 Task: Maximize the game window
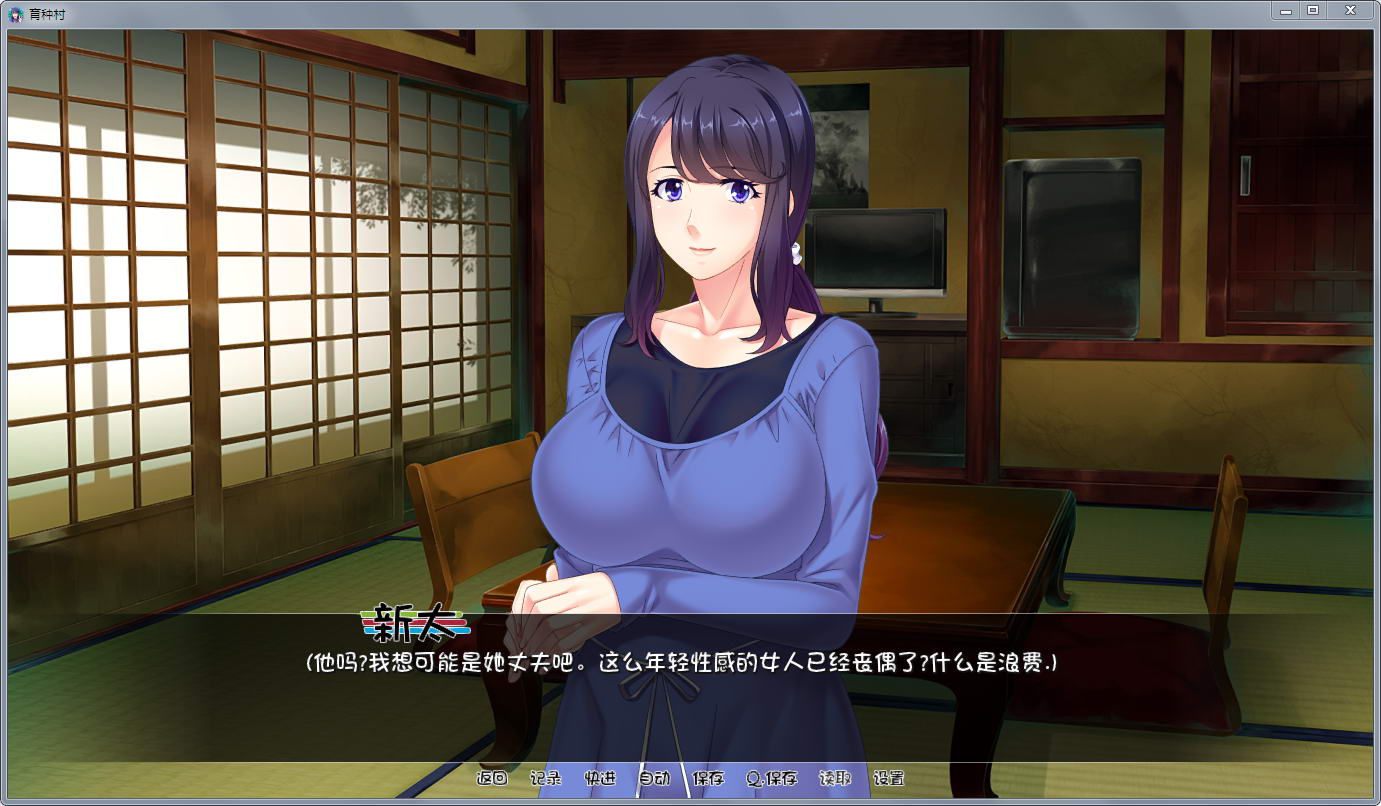click(1312, 10)
